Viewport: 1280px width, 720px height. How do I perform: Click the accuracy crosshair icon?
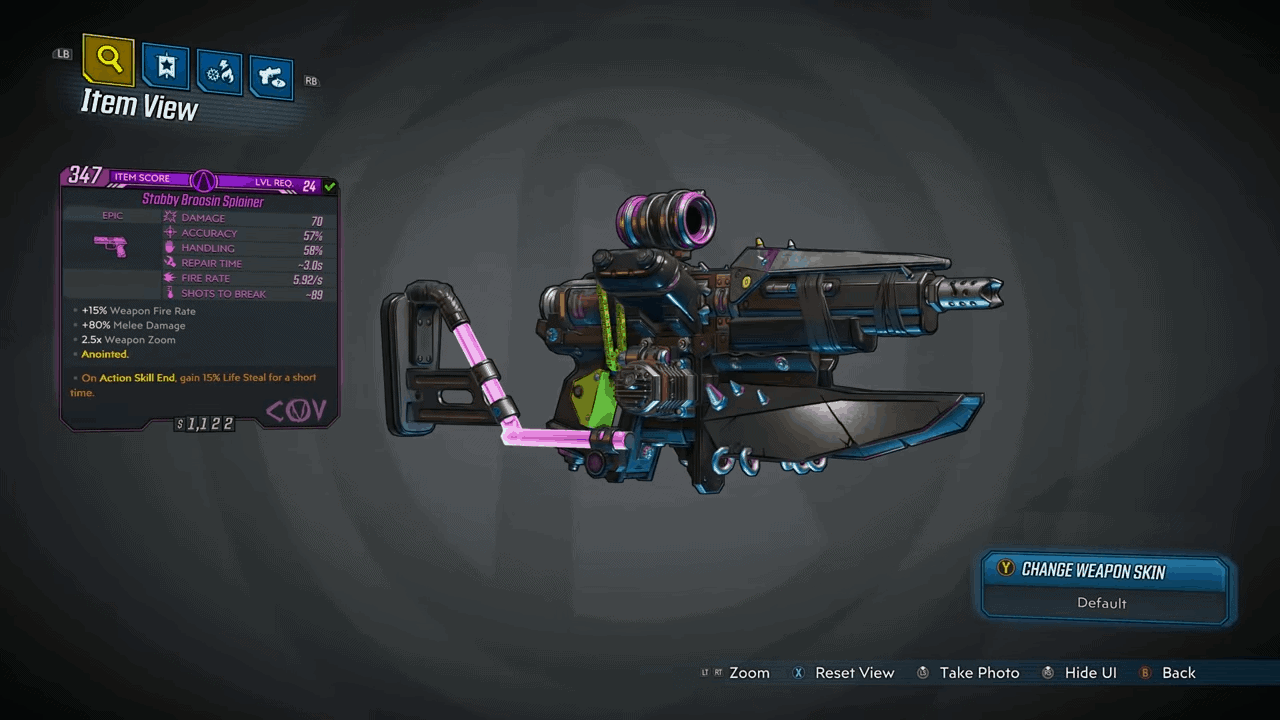[172, 232]
